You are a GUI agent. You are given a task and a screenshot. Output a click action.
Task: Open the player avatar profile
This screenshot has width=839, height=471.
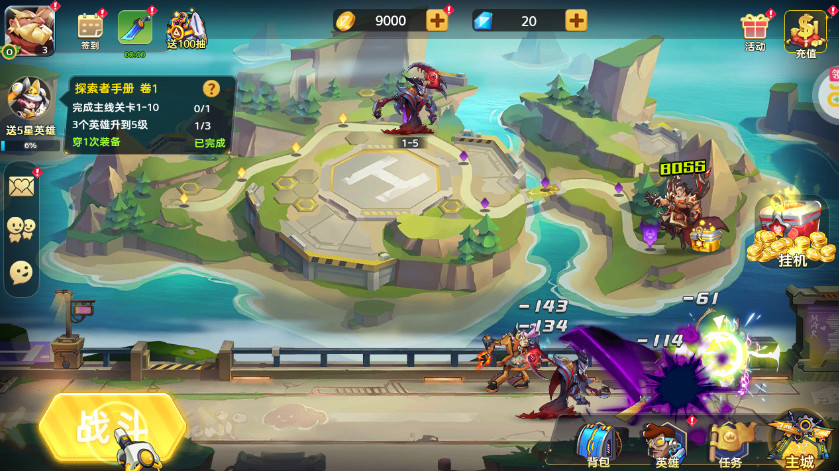click(x=28, y=27)
